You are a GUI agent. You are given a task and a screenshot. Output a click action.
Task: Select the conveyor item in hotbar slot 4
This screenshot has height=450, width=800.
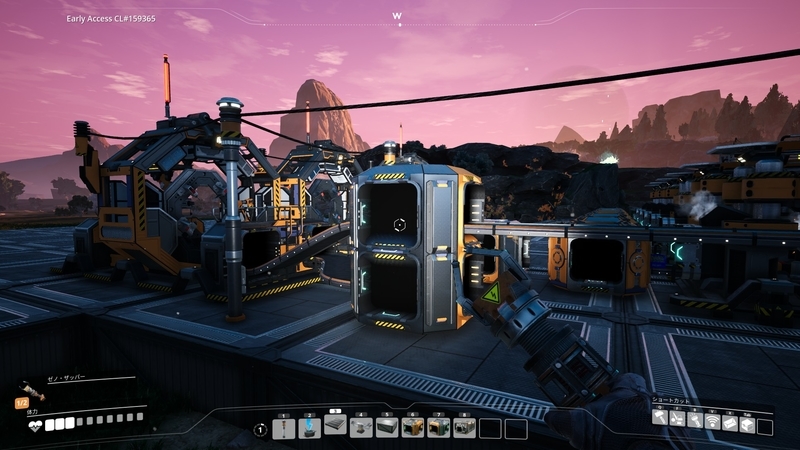[x=361, y=429]
